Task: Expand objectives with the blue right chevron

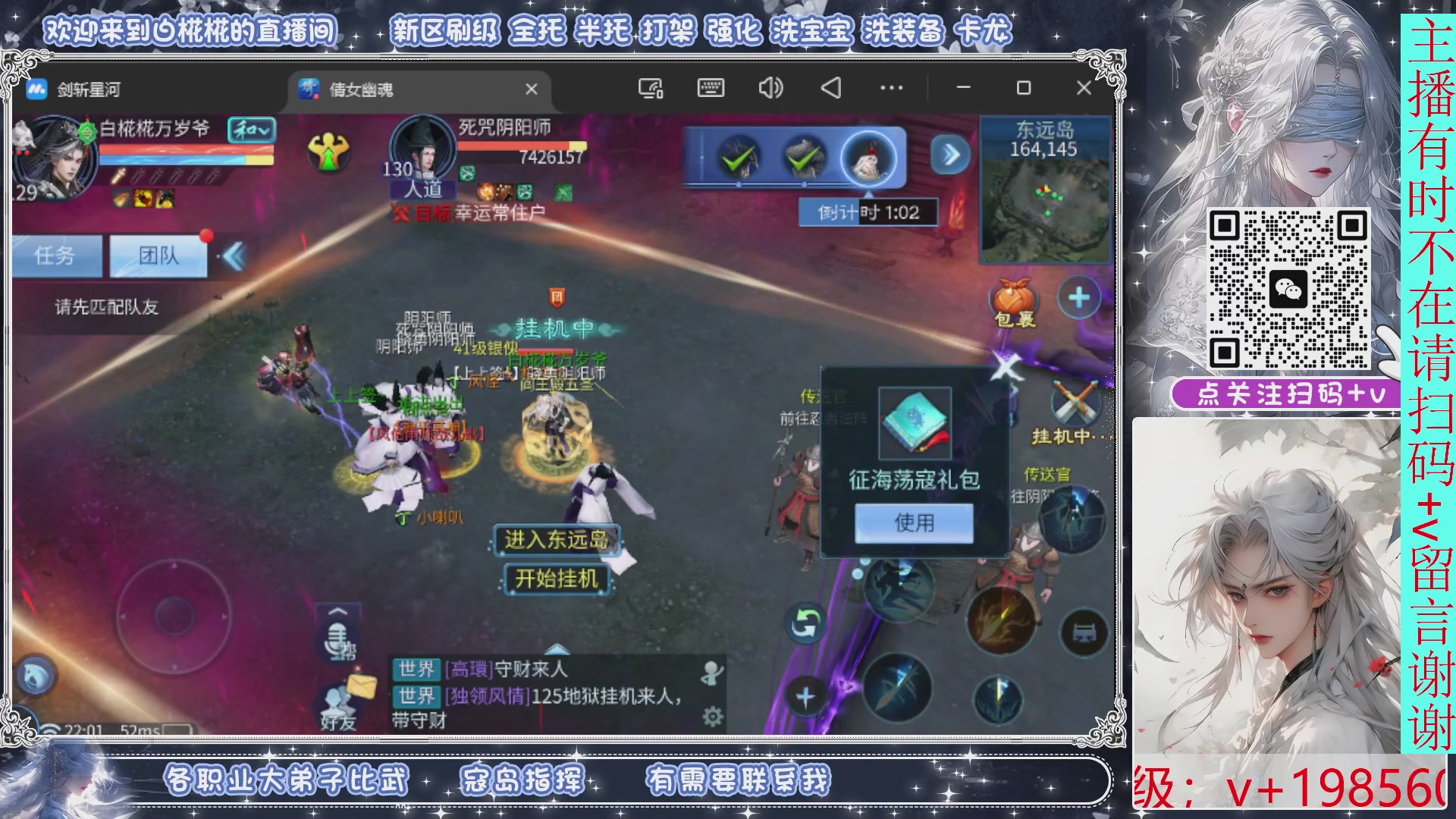Action: click(x=952, y=155)
